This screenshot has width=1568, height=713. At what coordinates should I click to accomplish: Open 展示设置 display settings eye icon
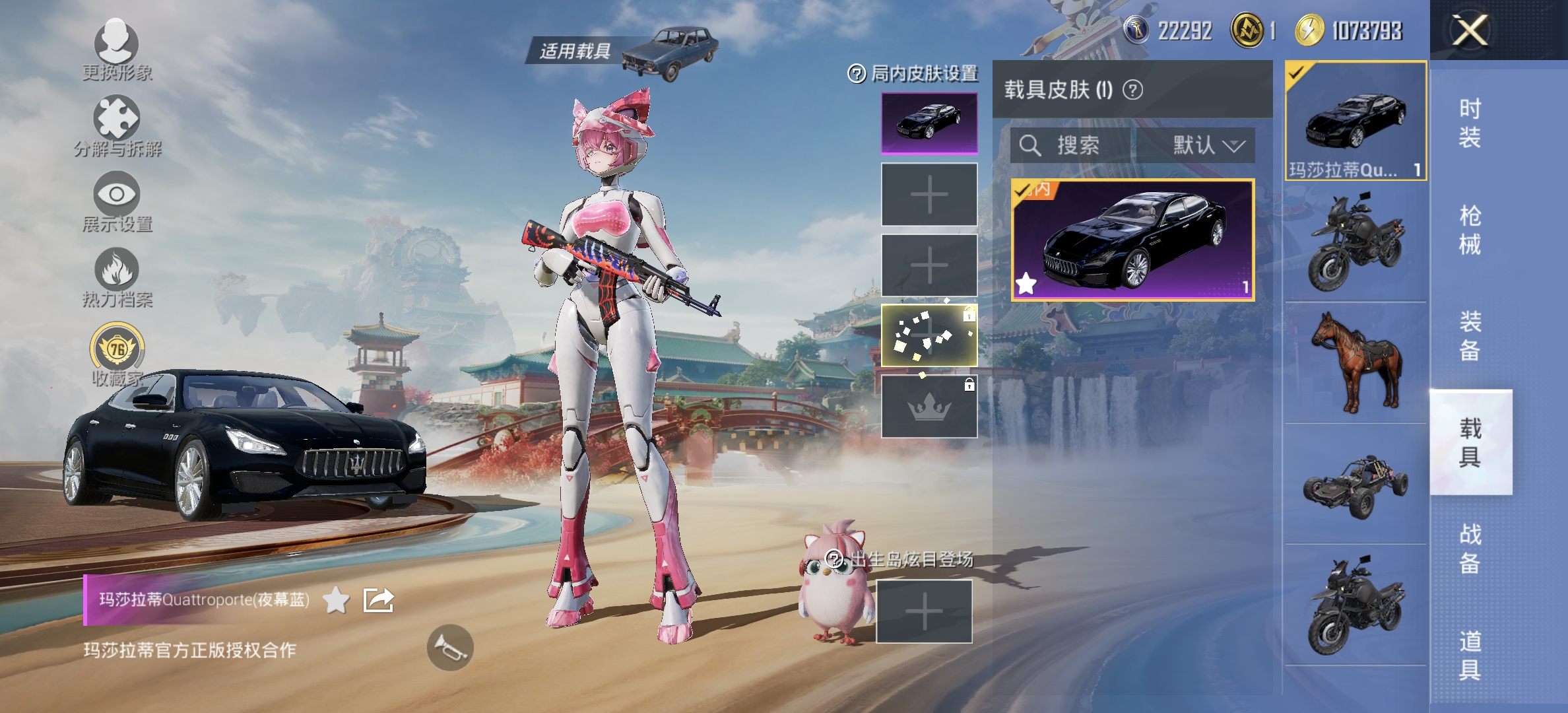[117, 195]
